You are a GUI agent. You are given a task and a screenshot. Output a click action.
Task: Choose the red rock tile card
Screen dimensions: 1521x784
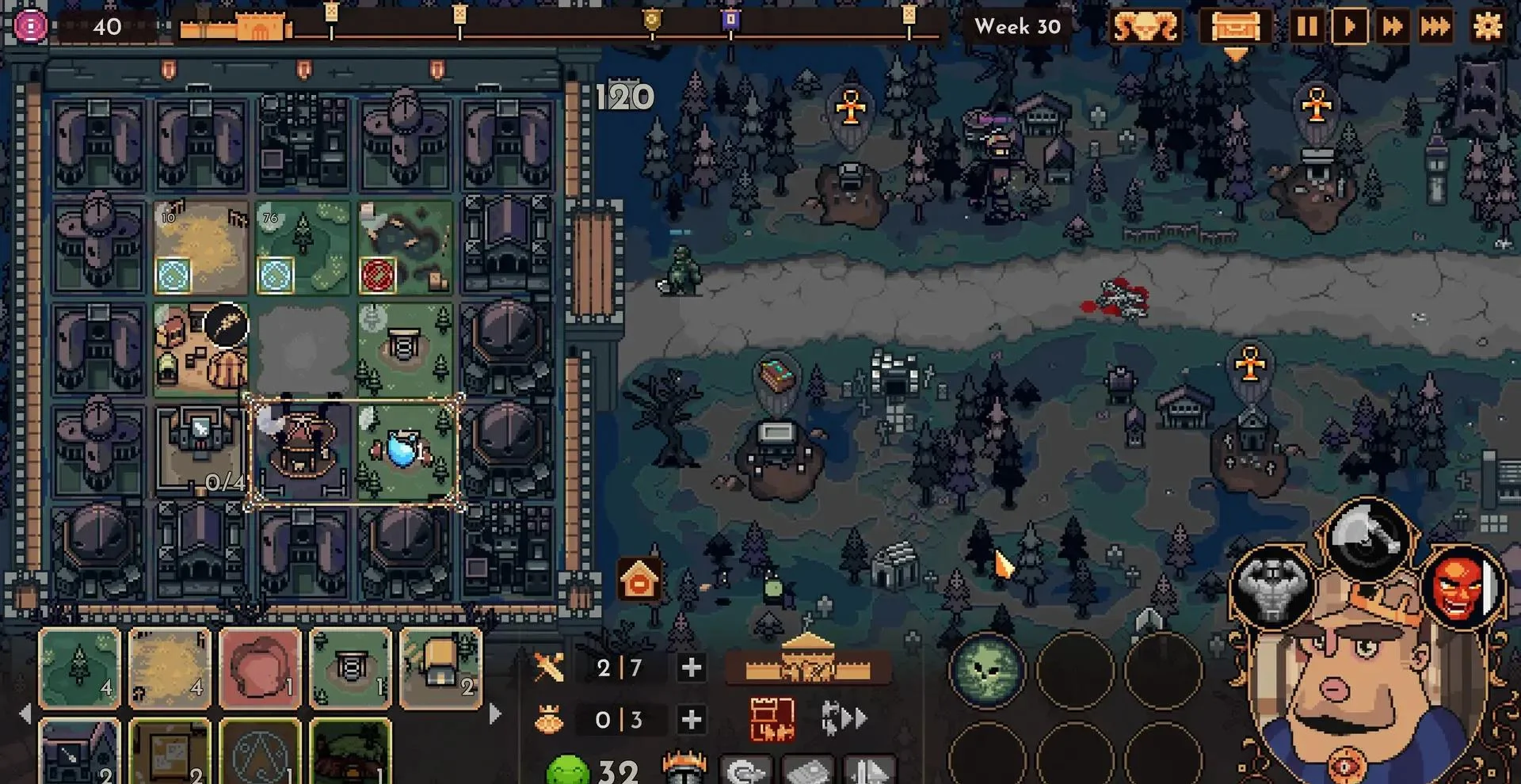click(261, 667)
